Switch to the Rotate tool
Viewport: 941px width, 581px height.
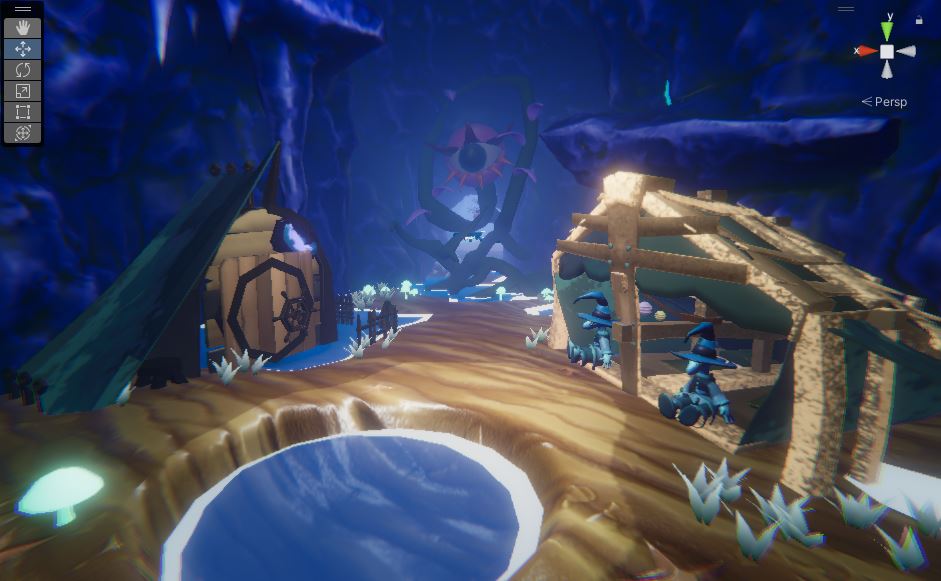point(23,70)
